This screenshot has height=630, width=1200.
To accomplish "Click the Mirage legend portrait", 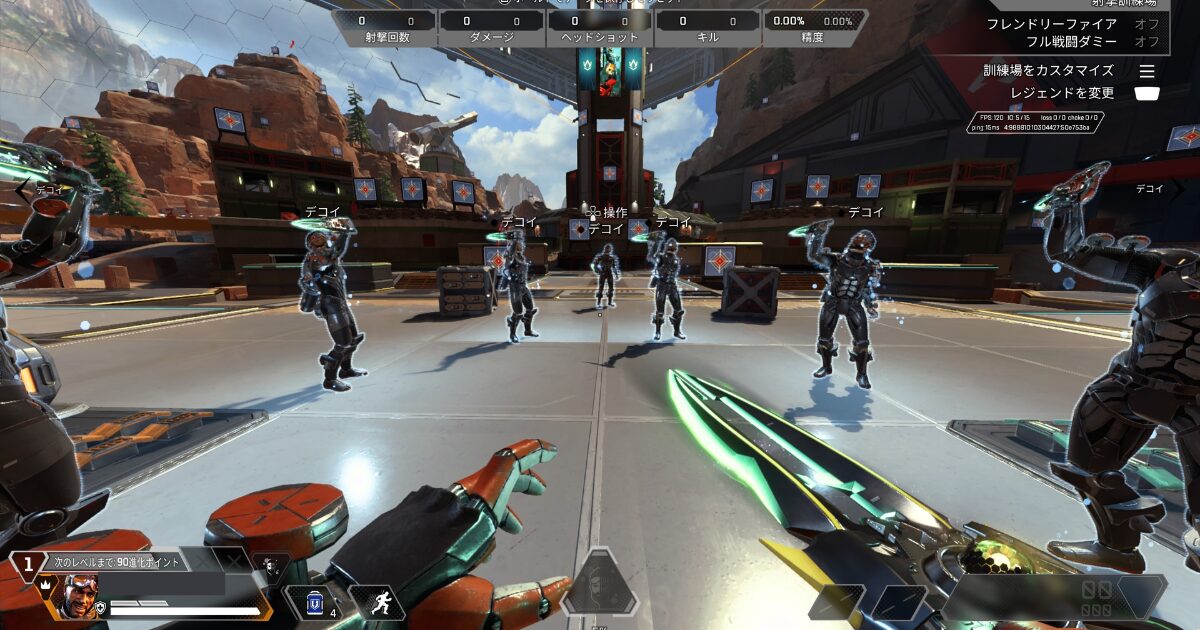I will tap(80, 596).
